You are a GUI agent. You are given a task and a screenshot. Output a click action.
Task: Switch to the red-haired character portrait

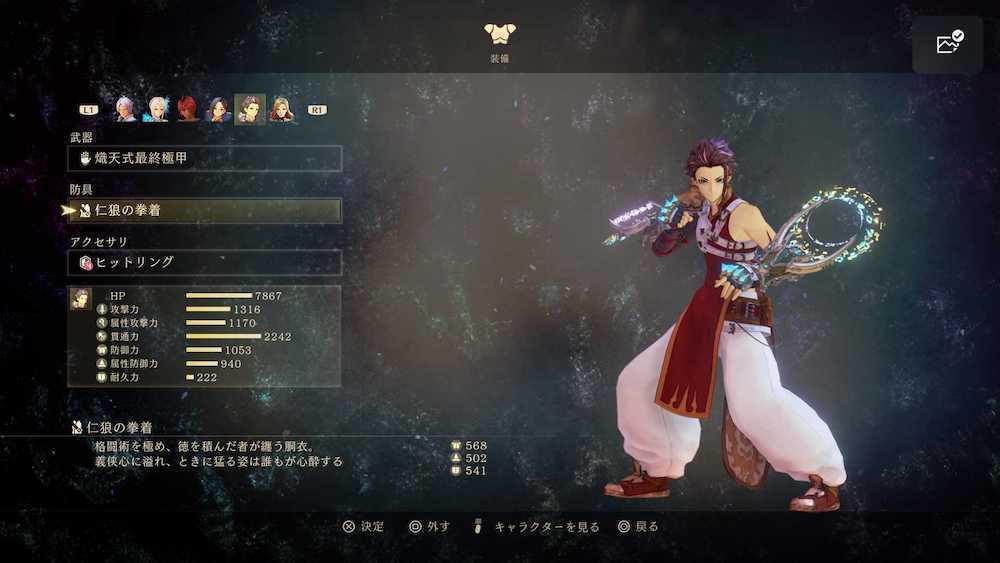click(188, 108)
